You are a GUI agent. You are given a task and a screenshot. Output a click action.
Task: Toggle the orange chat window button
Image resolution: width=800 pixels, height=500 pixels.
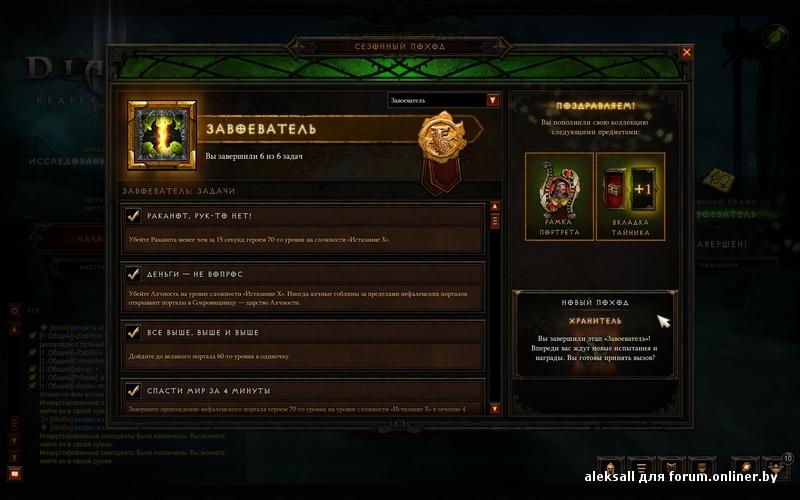tap(14, 472)
